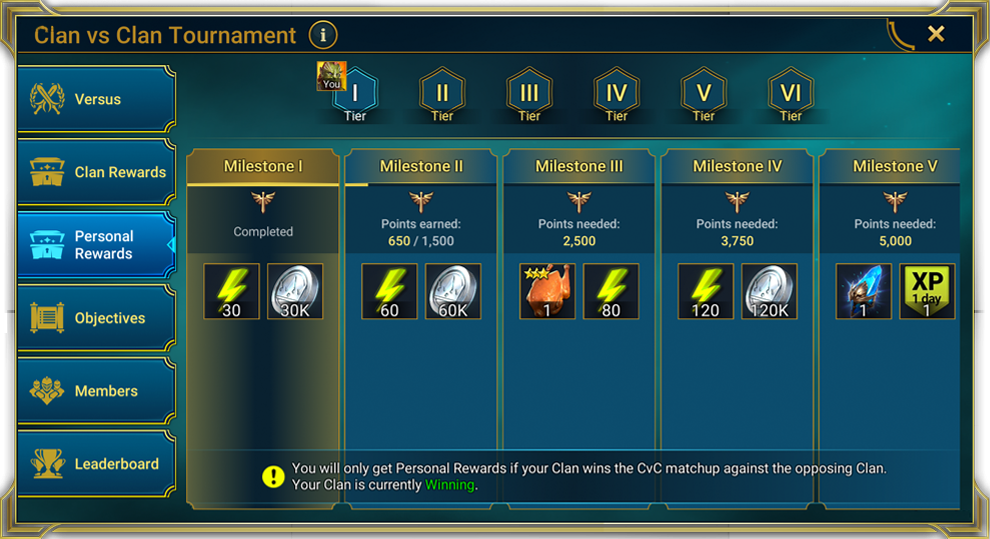Screen dimensions: 990x539
Task: Open the tournament info button
Action: point(322,36)
